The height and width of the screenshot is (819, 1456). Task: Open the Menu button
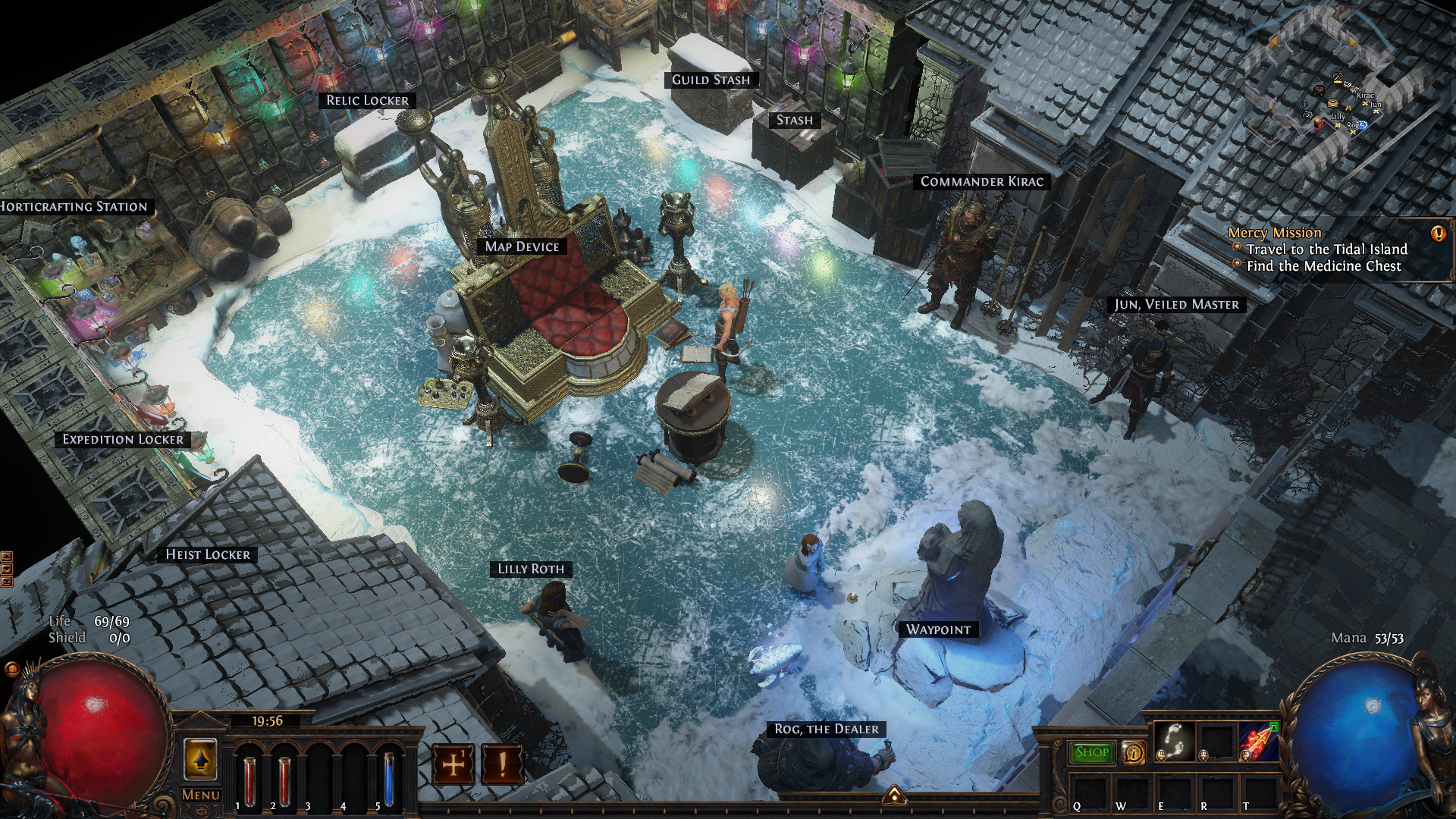coord(201,795)
